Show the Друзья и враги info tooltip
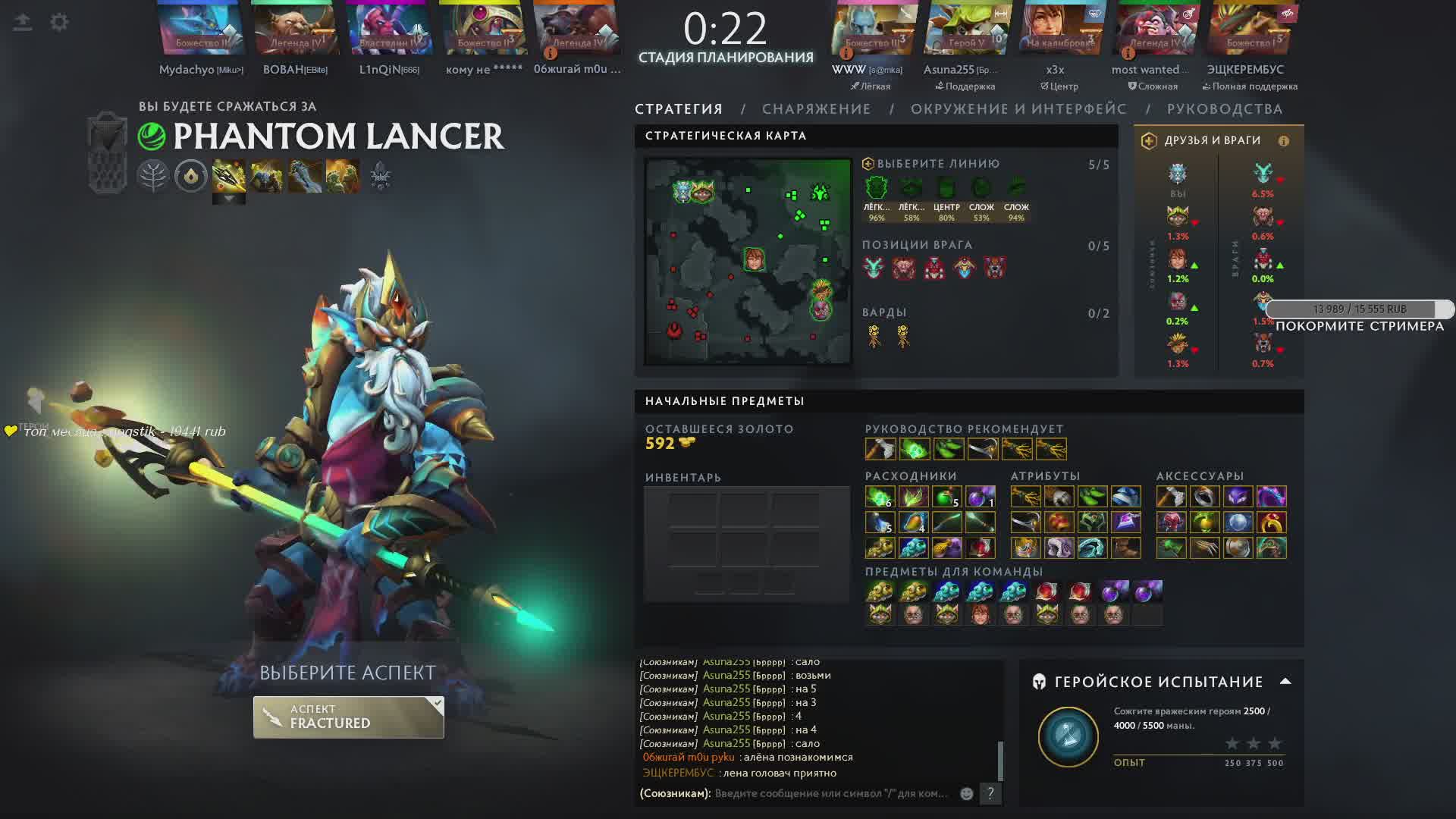 coord(1283,141)
